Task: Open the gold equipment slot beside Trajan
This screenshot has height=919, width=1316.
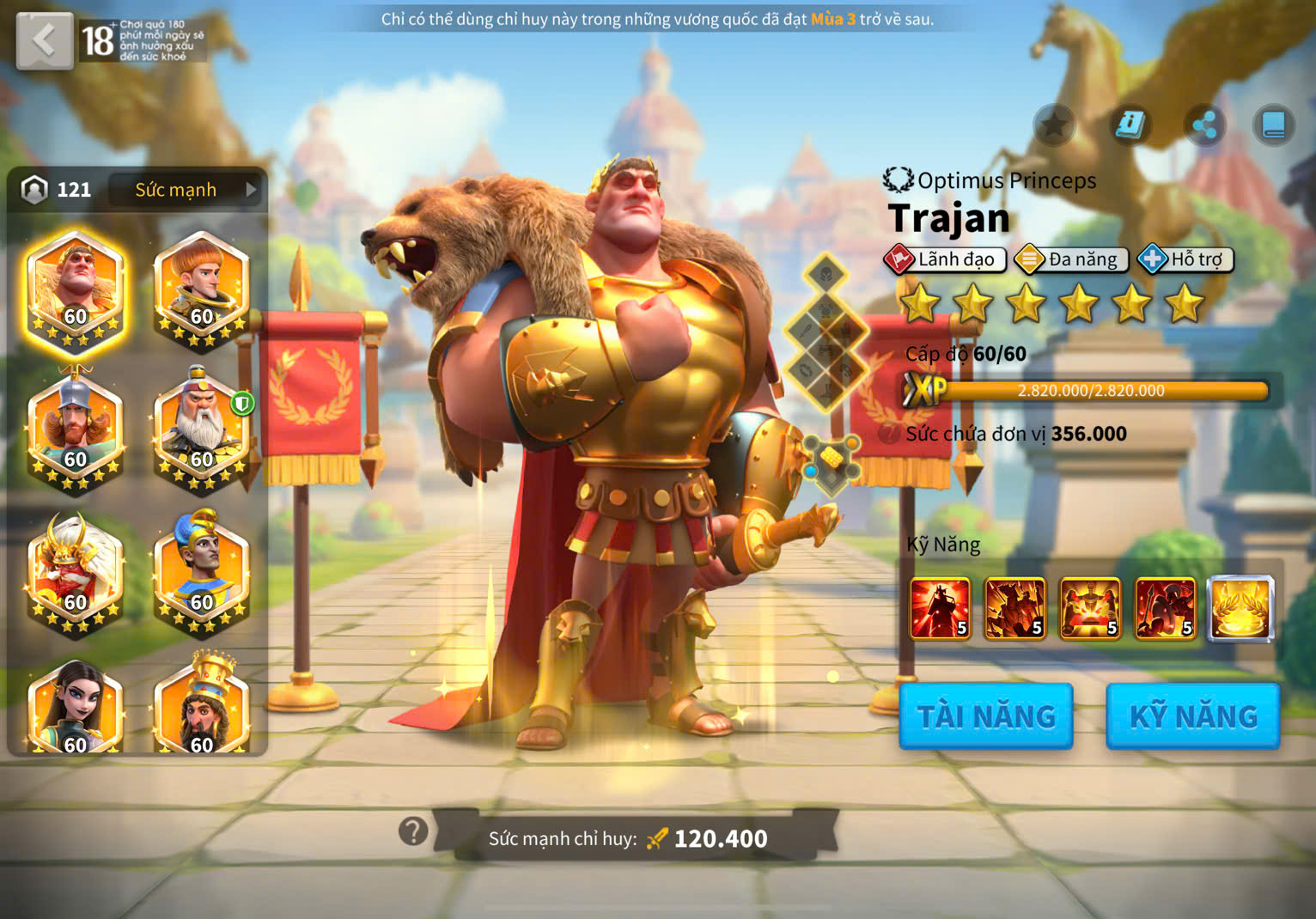Action: (831, 459)
